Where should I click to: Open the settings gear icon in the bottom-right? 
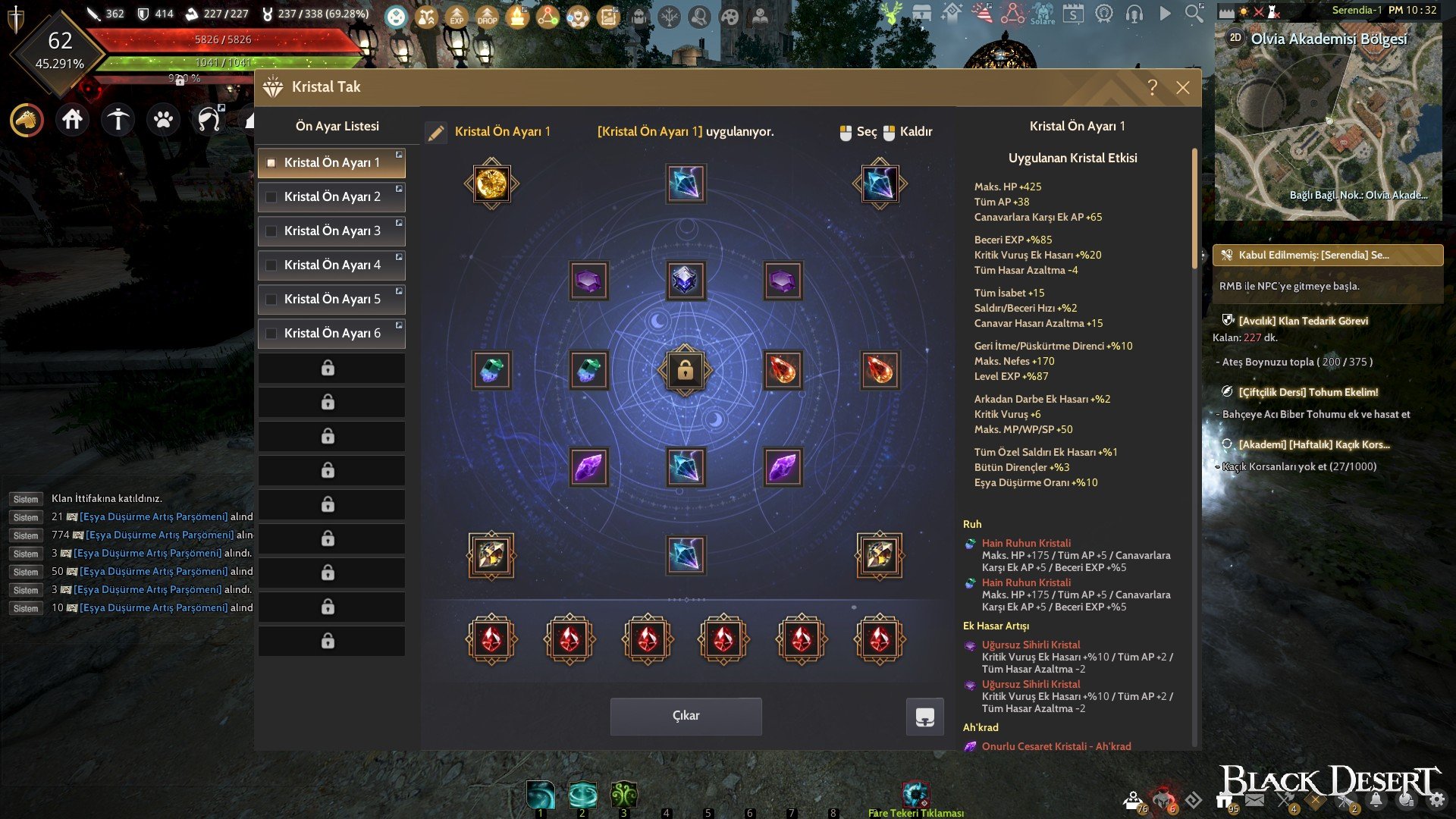pyautogui.click(x=1436, y=800)
